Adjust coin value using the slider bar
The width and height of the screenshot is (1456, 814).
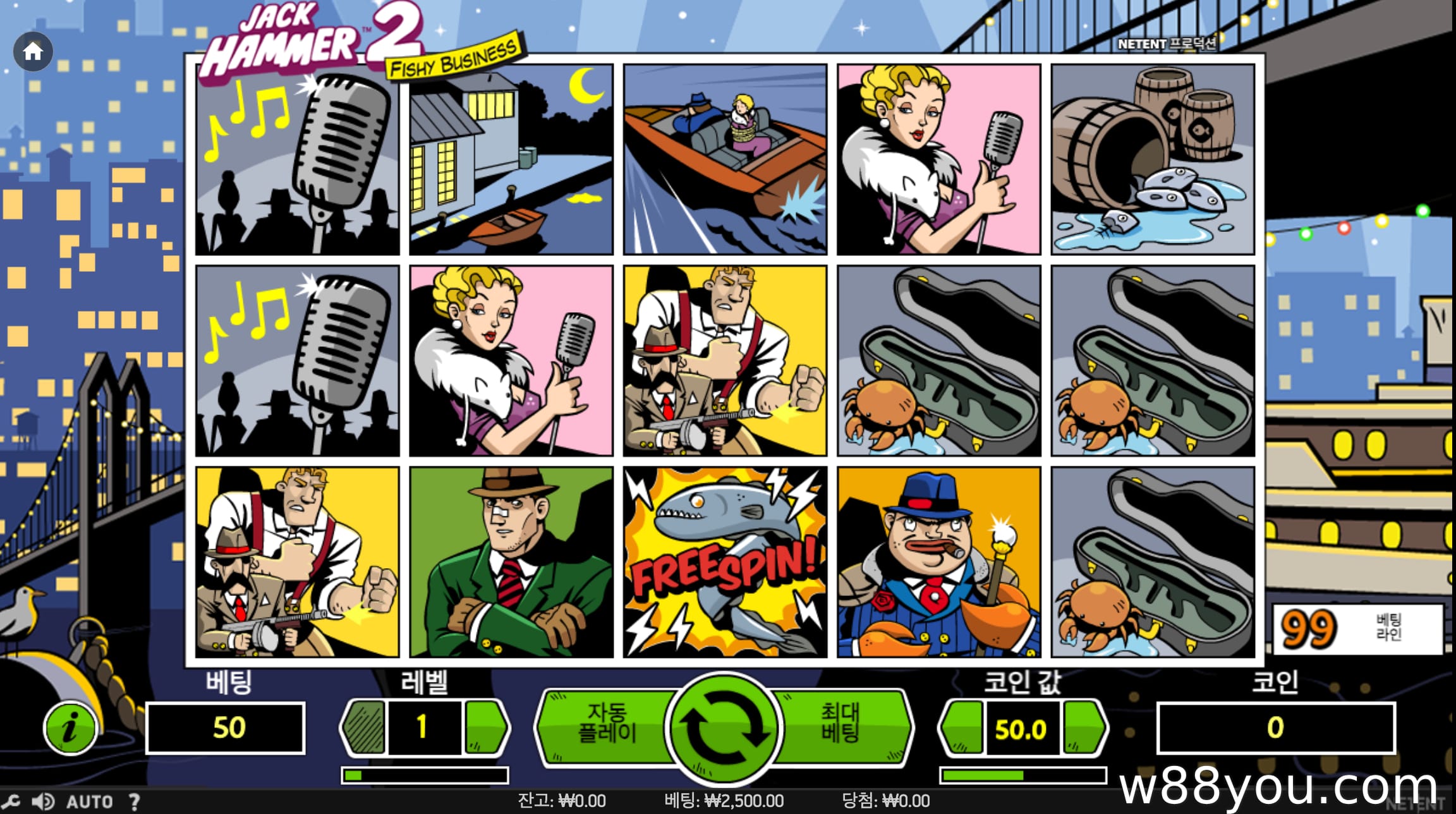(1022, 775)
